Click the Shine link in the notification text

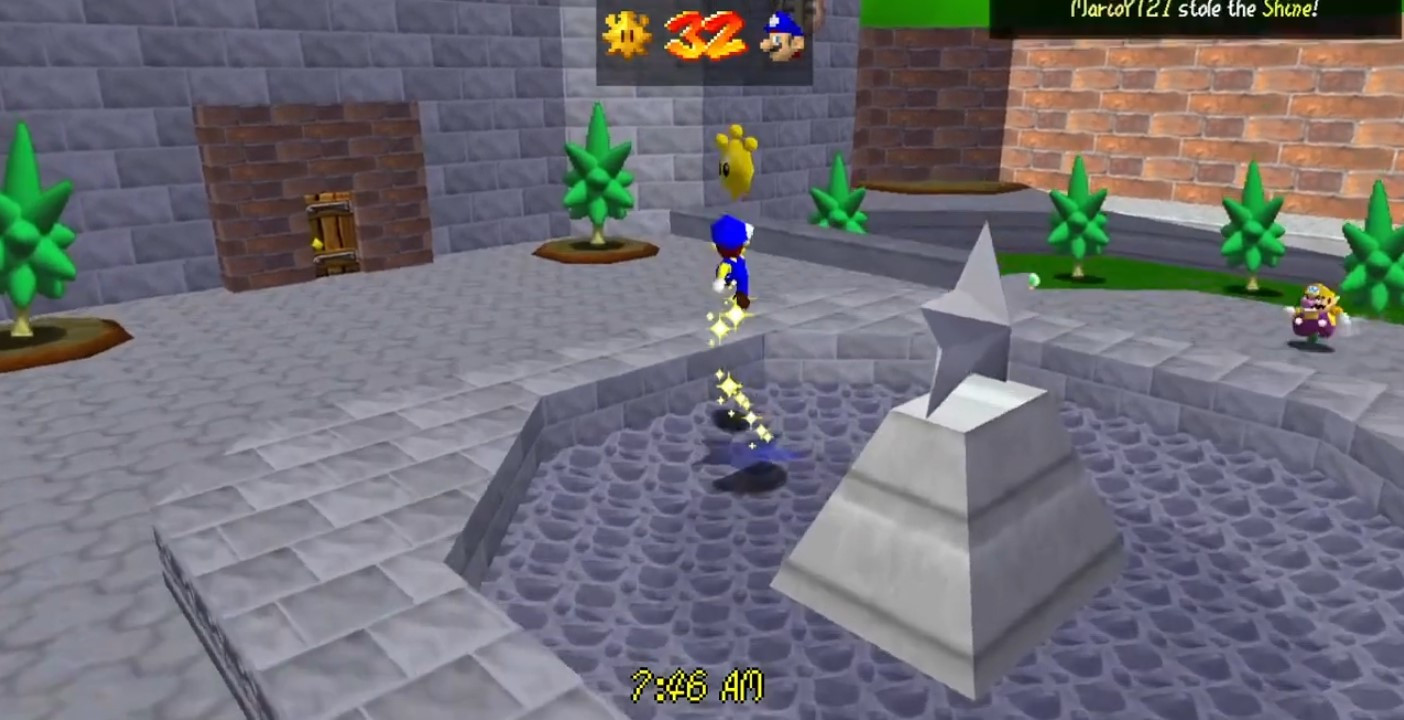[x=1285, y=8]
